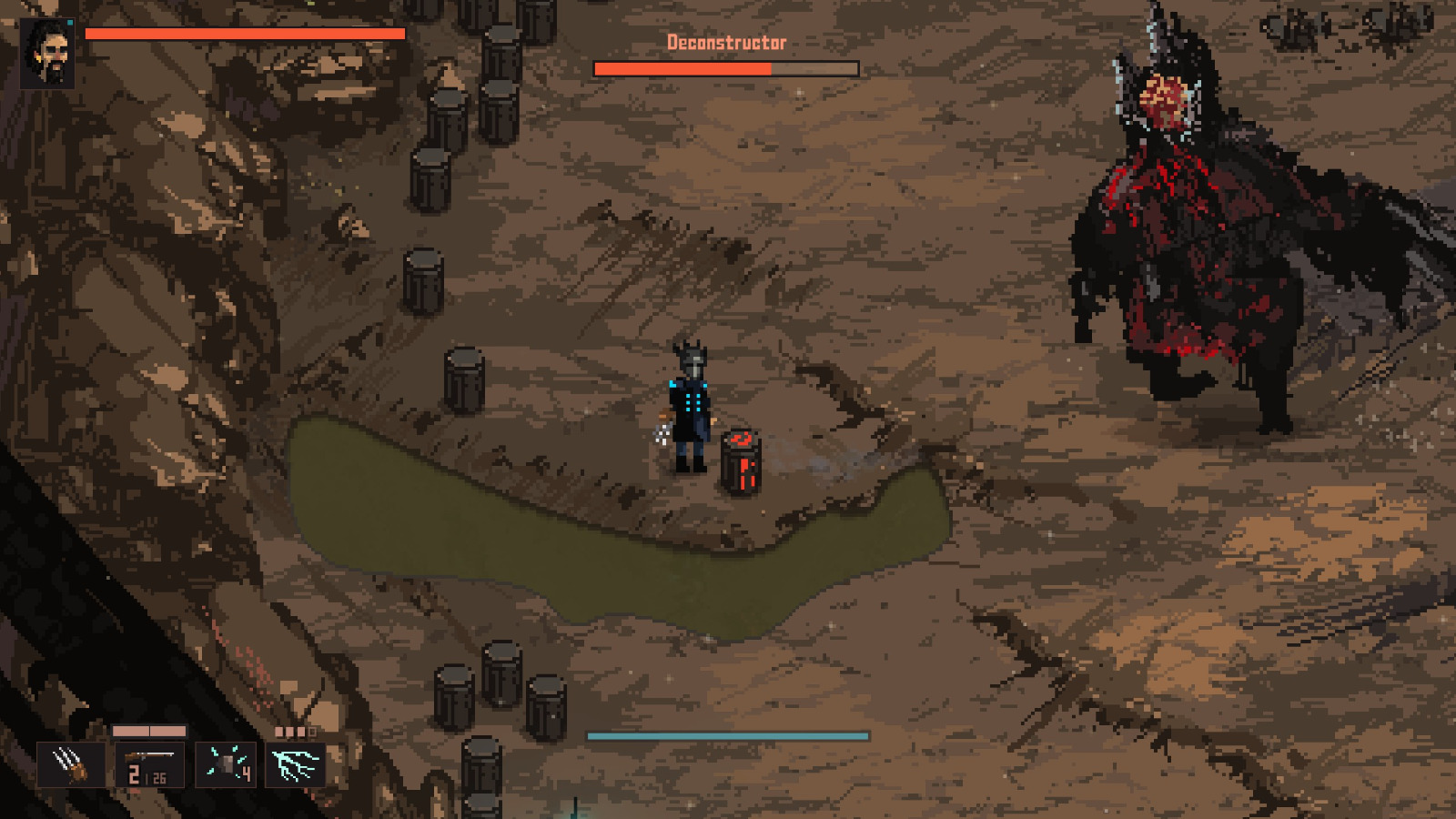Toggle the middle pip indicator above the hotbar
This screenshot has height=819, width=1456.
(x=290, y=730)
